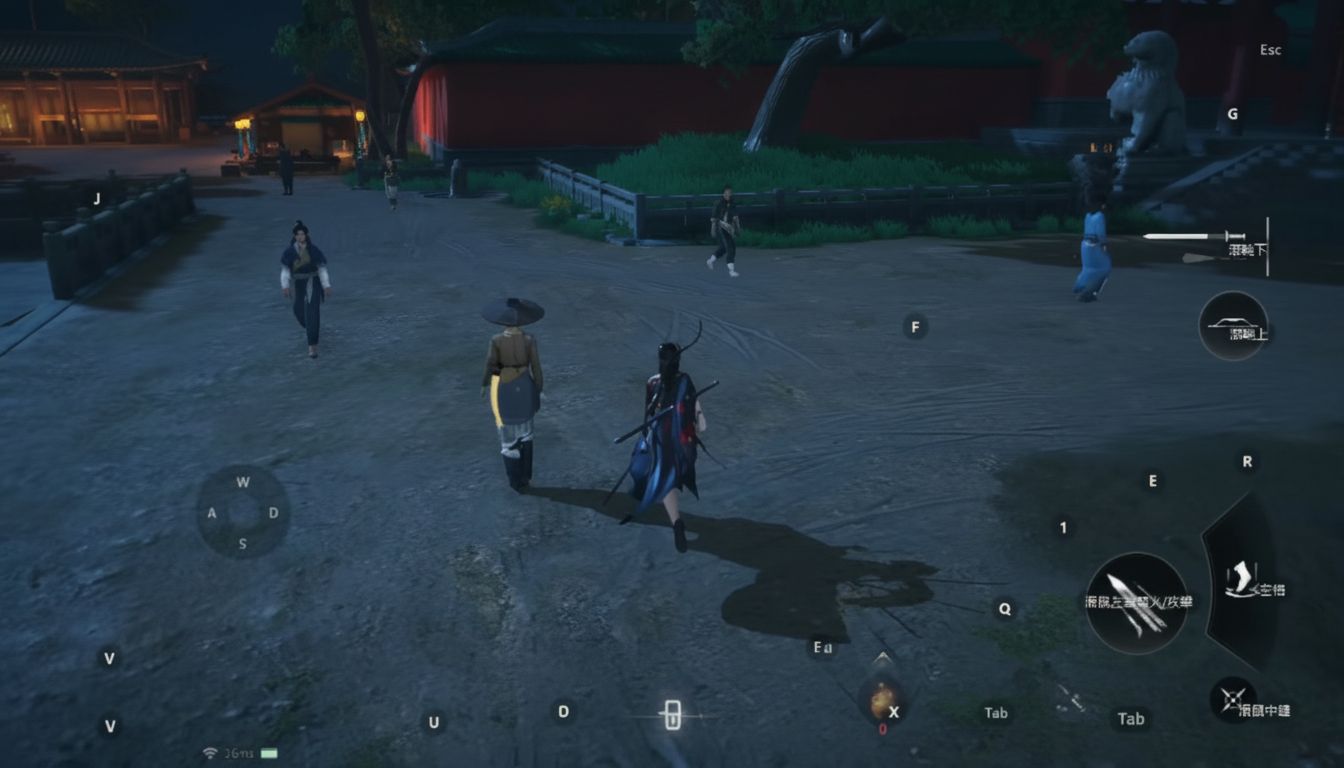Click the Esc key prompt top right
This screenshot has width=1344, height=768.
pyautogui.click(x=1269, y=48)
